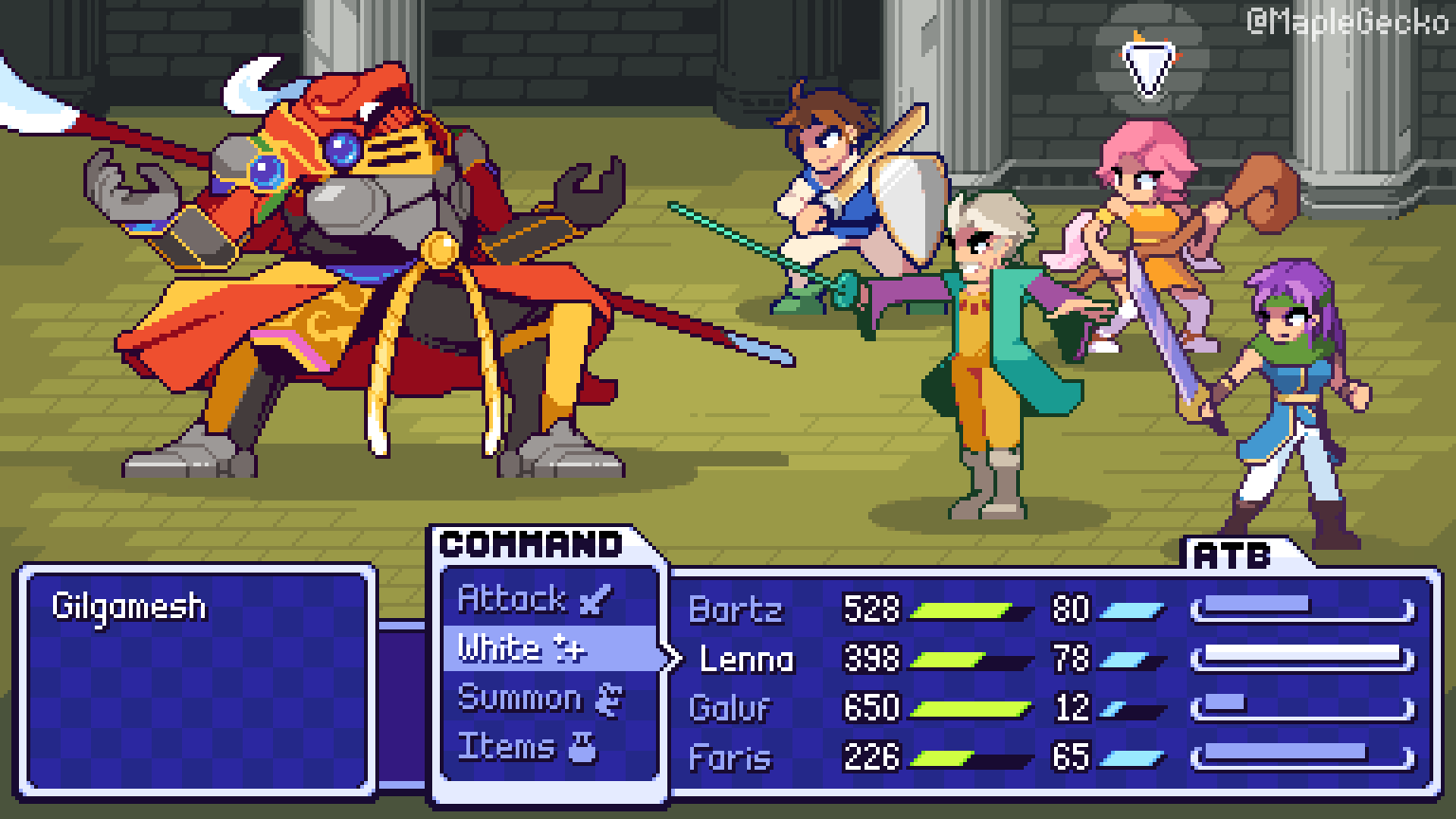Click Bartz's blue MP gauge icon
This screenshot has width=1456, height=819.
click(x=1133, y=610)
